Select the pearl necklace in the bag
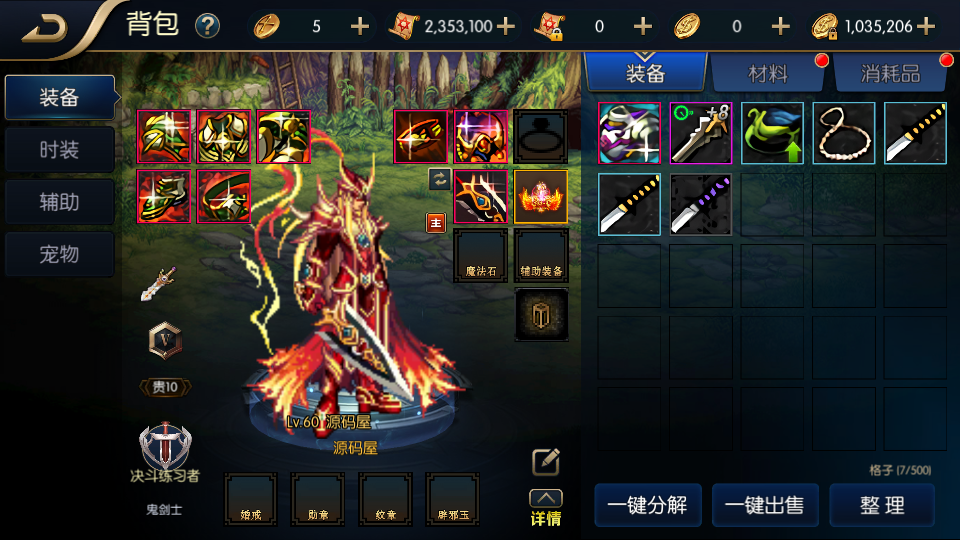 [844, 133]
